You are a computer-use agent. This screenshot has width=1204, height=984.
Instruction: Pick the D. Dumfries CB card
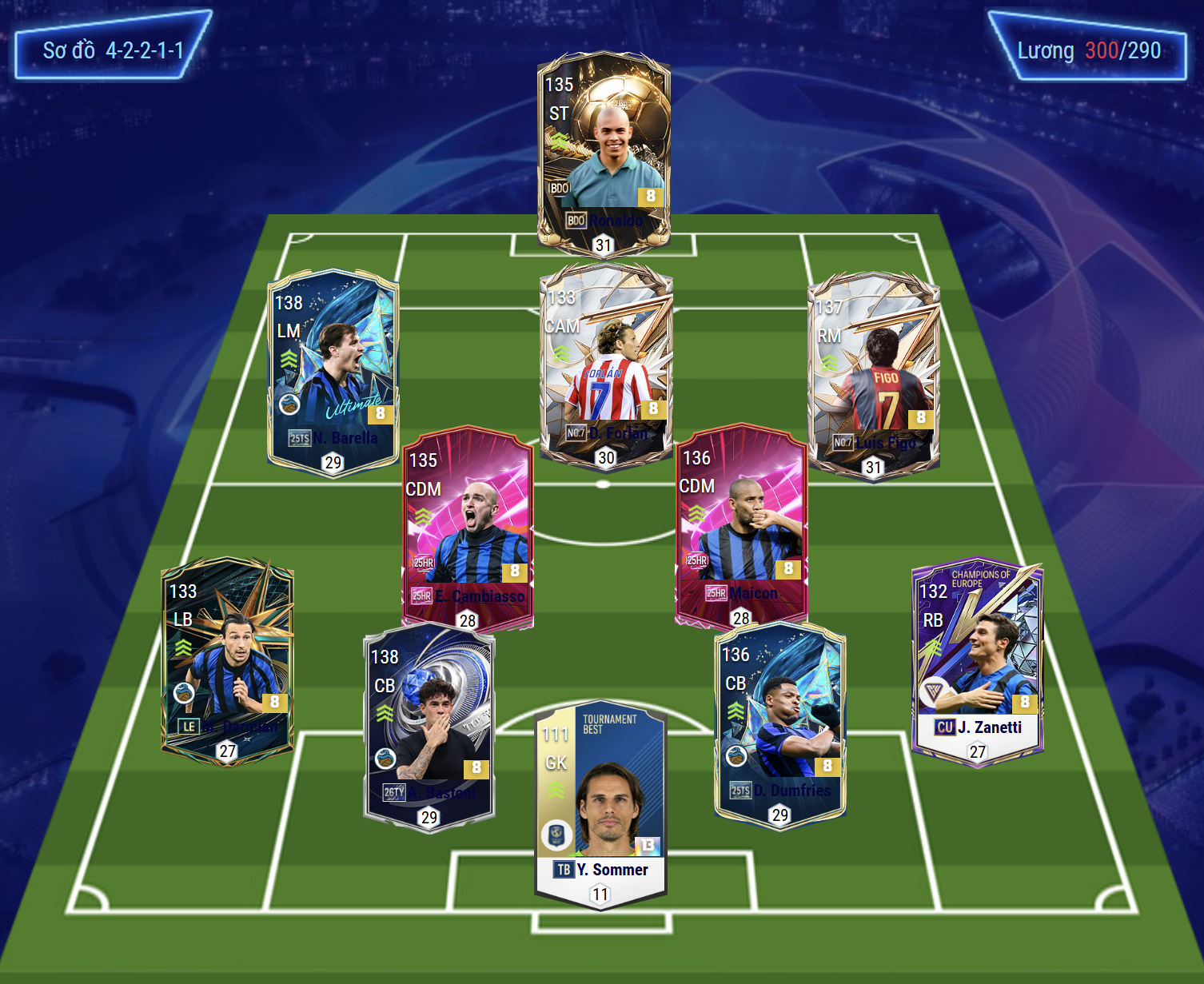click(779, 723)
